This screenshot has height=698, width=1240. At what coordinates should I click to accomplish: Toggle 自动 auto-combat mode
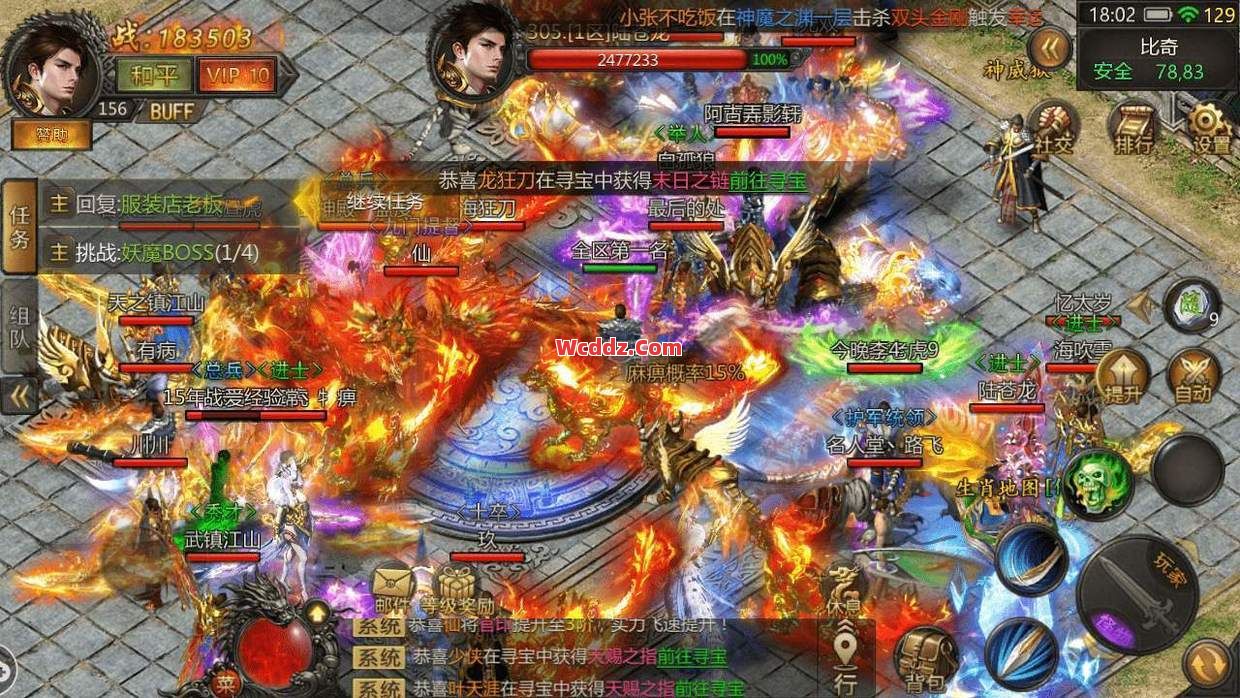pos(1193,377)
